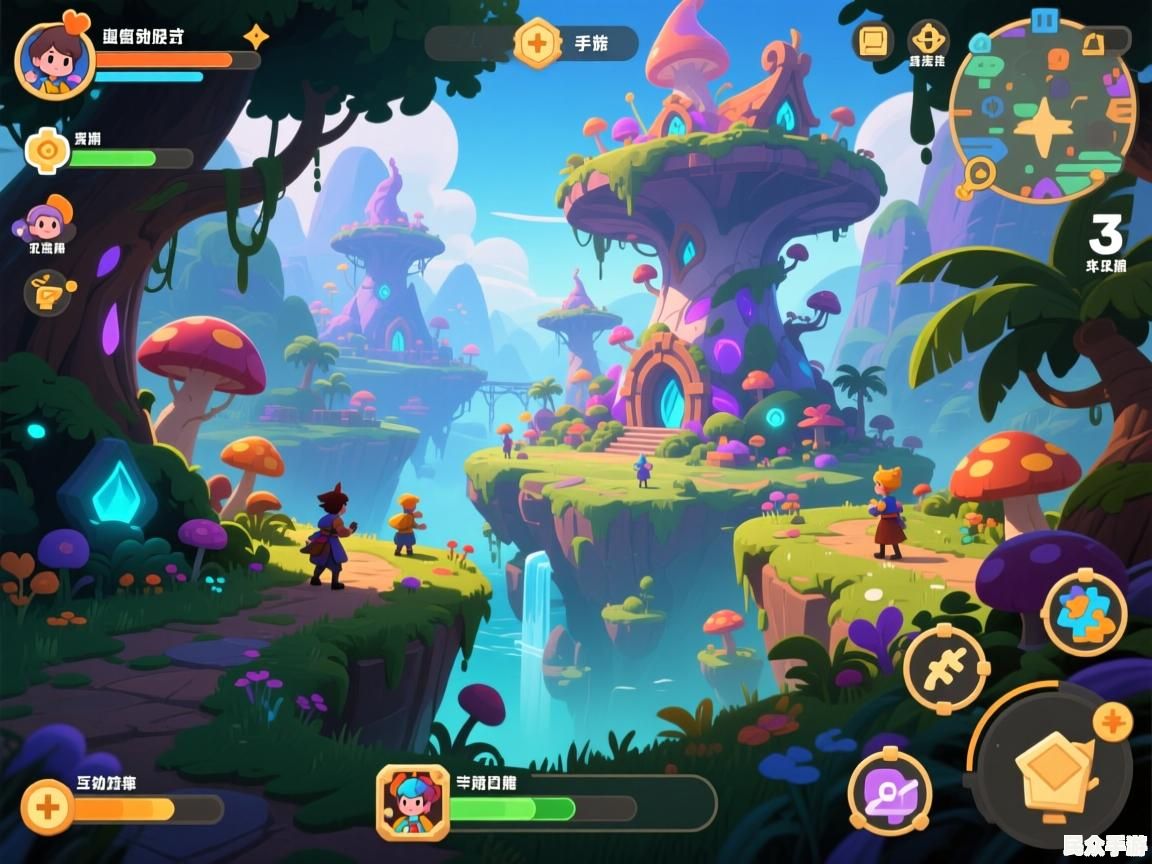This screenshot has width=1152, height=864.
Task: Activate the purple skill button
Action: [x=889, y=792]
